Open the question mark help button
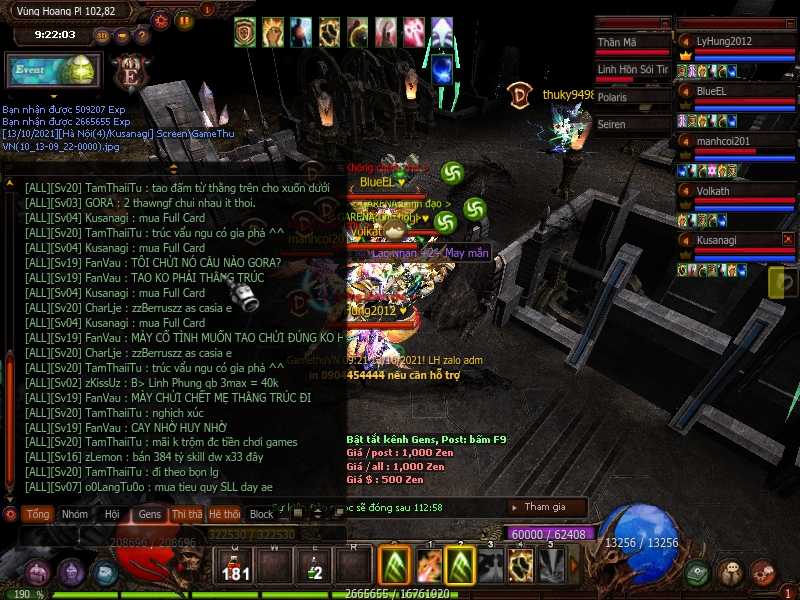Viewport: 800px width, 600px height. 142,36
